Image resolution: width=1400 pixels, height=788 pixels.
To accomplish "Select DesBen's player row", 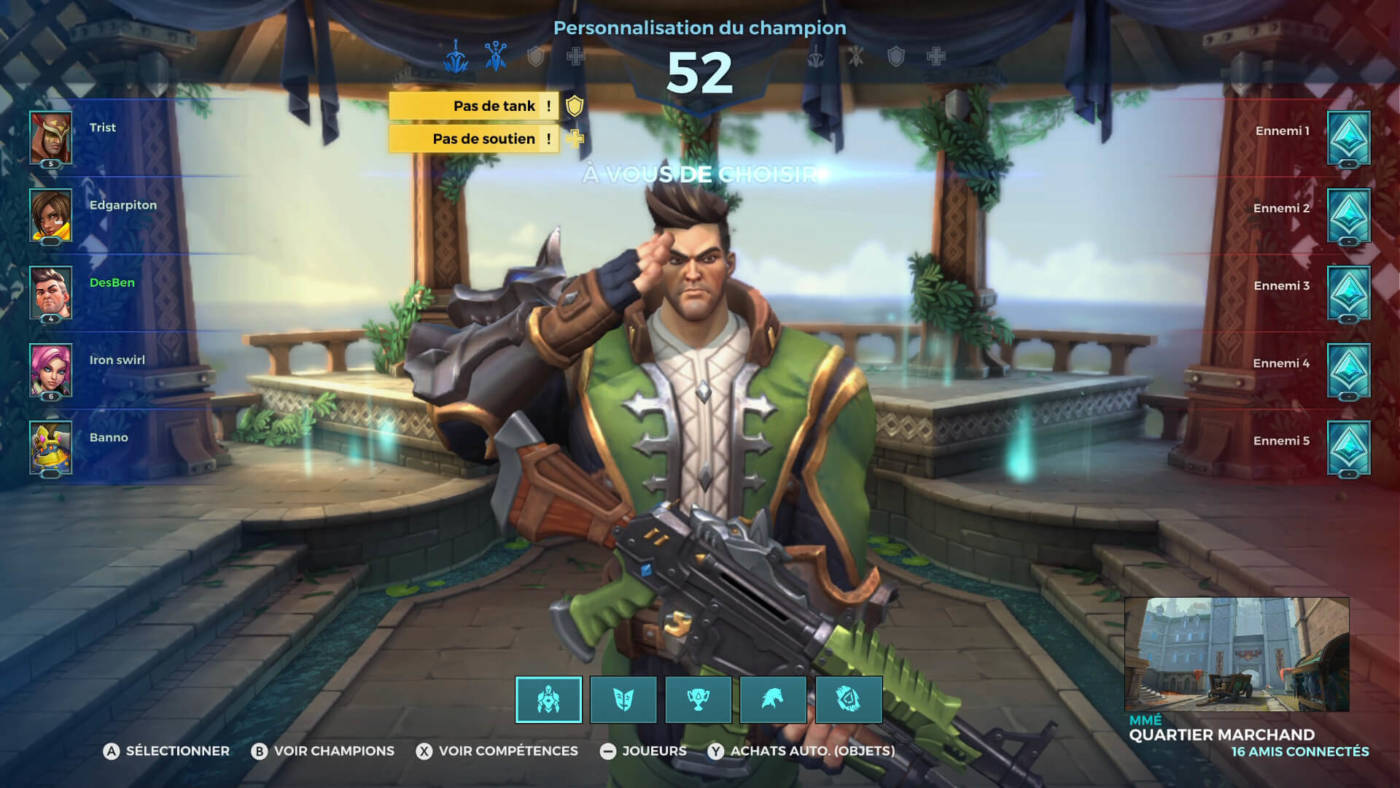I will click(112, 283).
